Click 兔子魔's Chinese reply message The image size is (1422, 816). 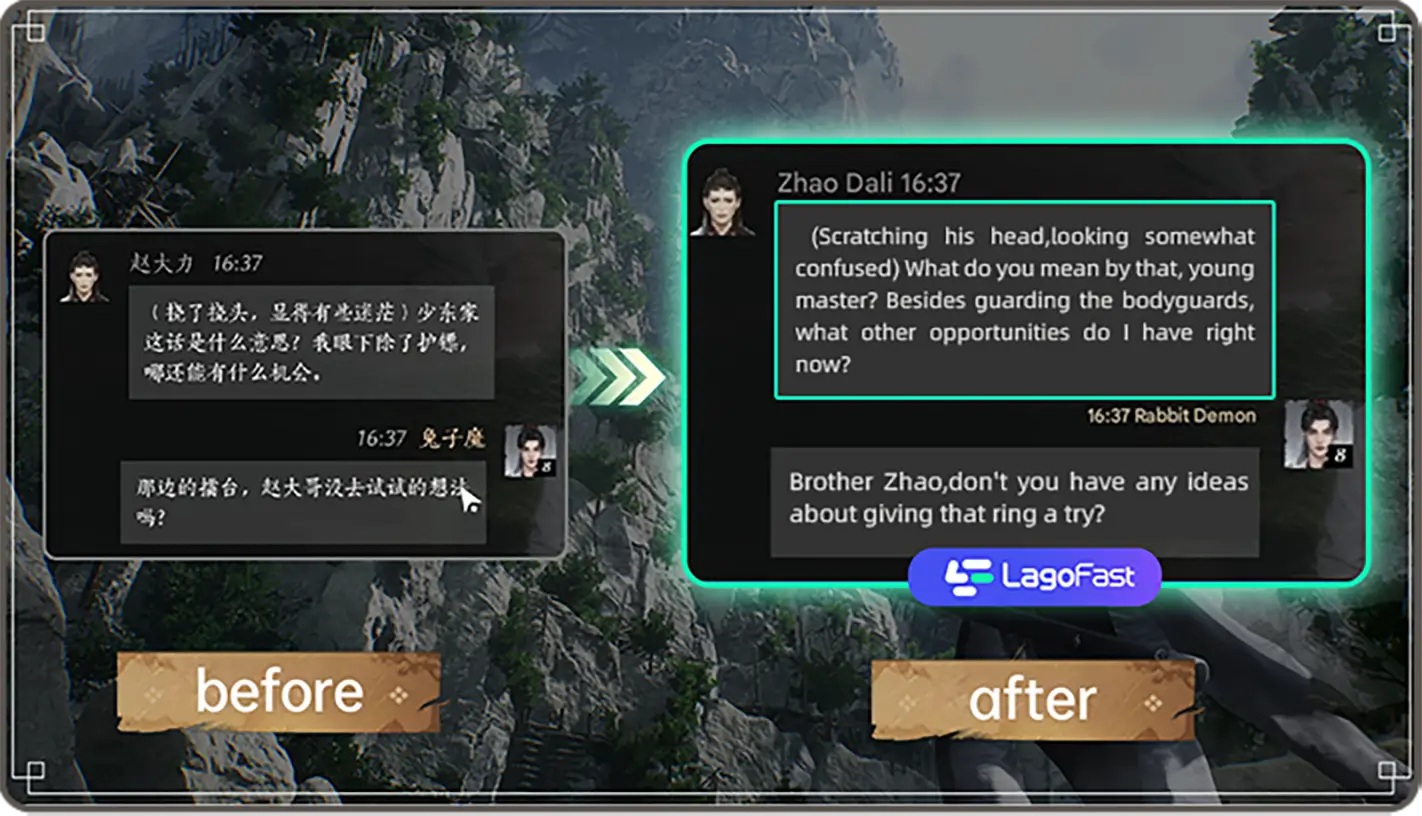tap(303, 502)
